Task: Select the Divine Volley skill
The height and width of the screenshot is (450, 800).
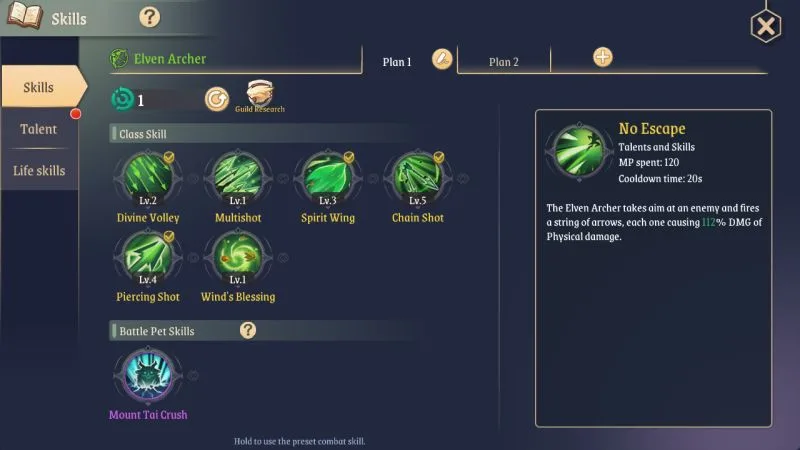Action: point(148,178)
